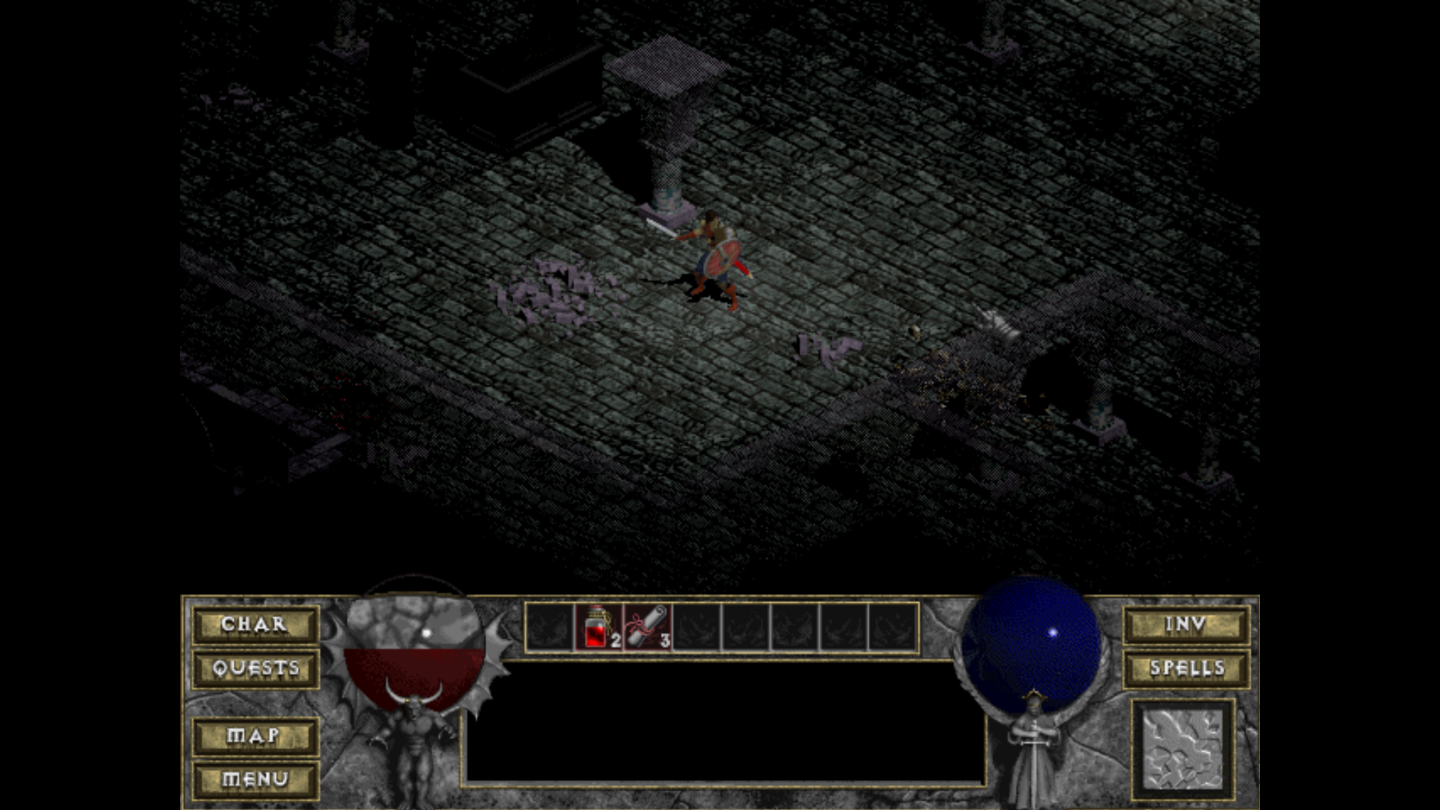Display the automap via MAP button
Screen dimensions: 1440x810
[254, 738]
